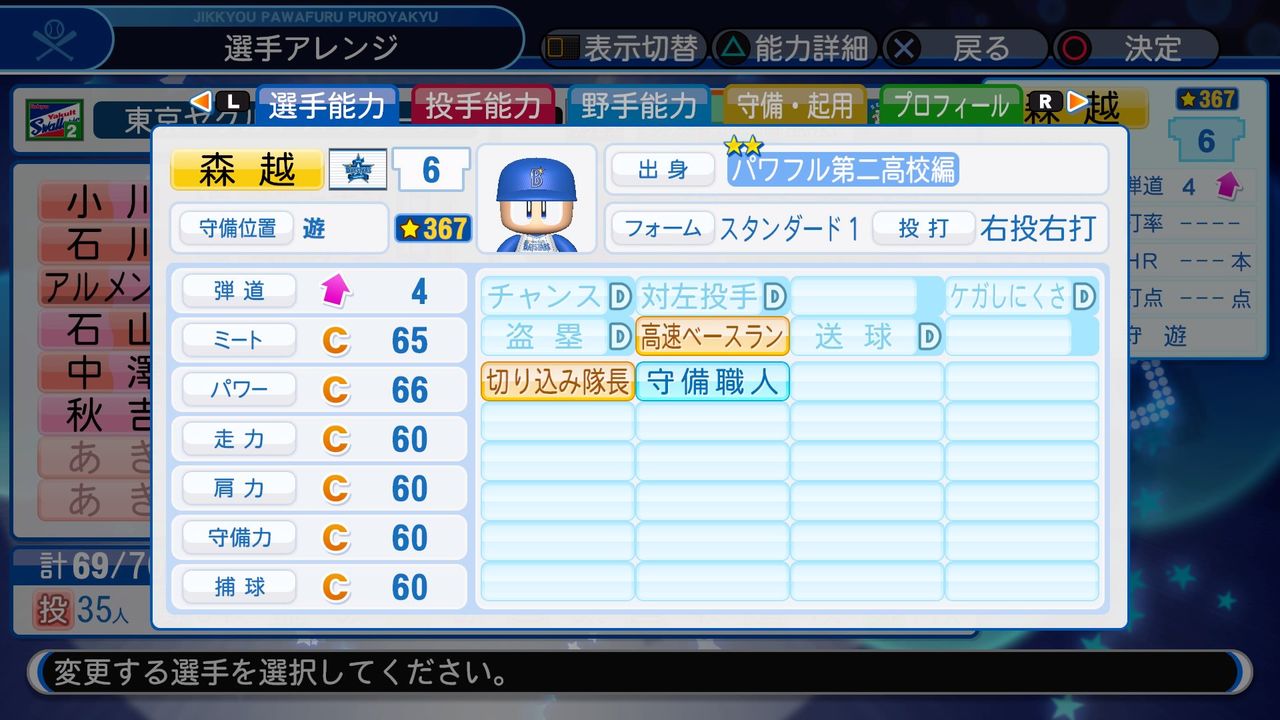Viewport: 1280px width, 720px height.
Task: Toggle the 守備職人 special ability
Action: pyautogui.click(x=712, y=382)
